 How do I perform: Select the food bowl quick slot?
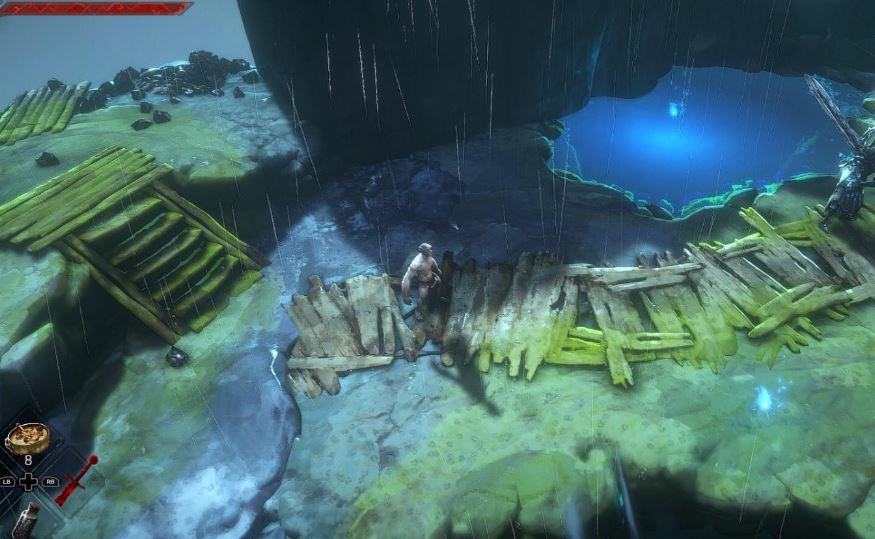click(x=27, y=438)
